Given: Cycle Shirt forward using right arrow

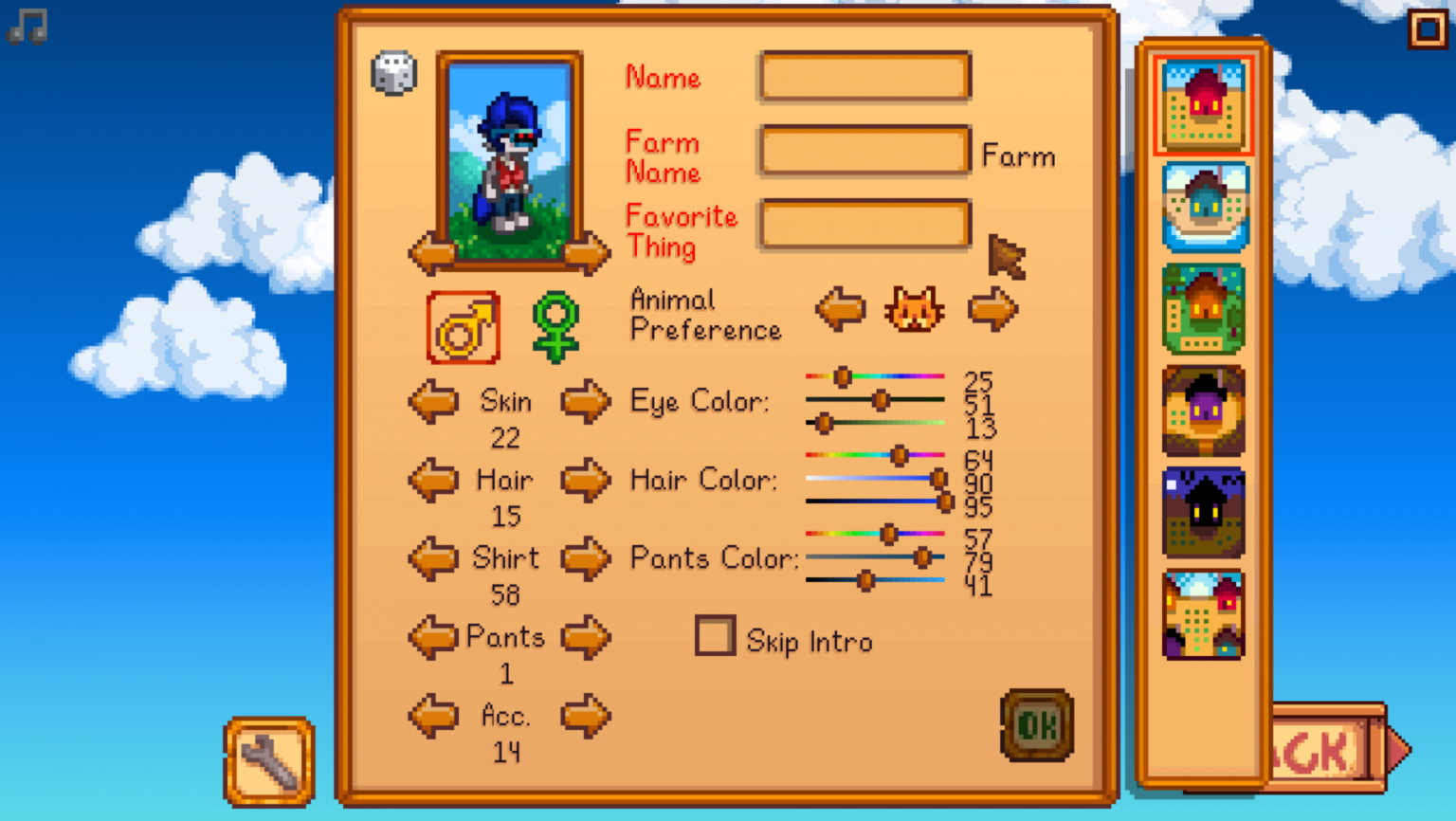Looking at the screenshot, I should (x=586, y=558).
